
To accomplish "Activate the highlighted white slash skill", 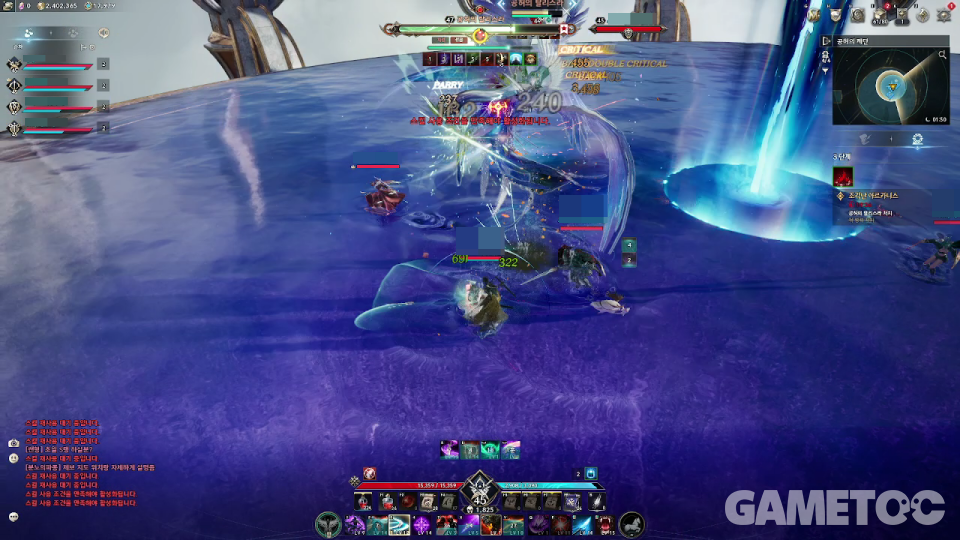I will 399,524.
